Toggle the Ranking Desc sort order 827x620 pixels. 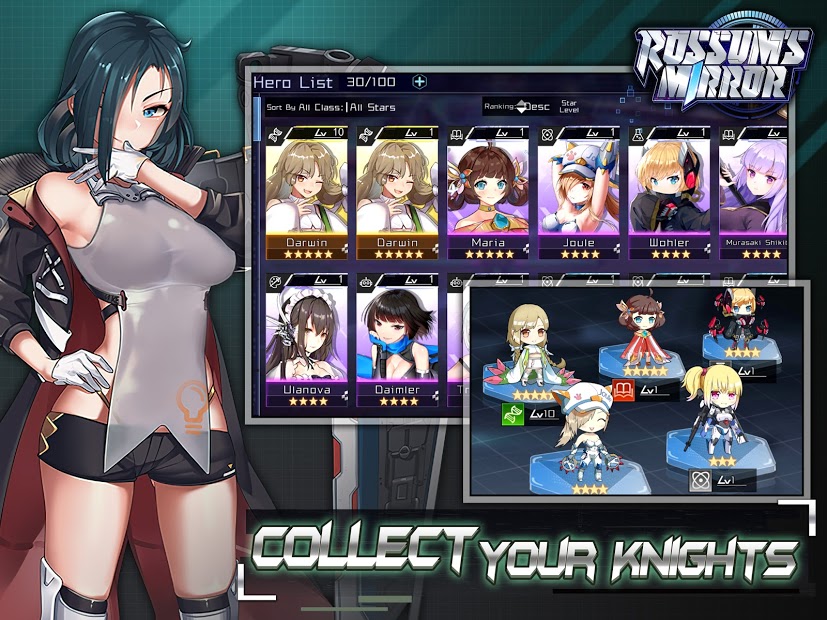pyautogui.click(x=526, y=106)
